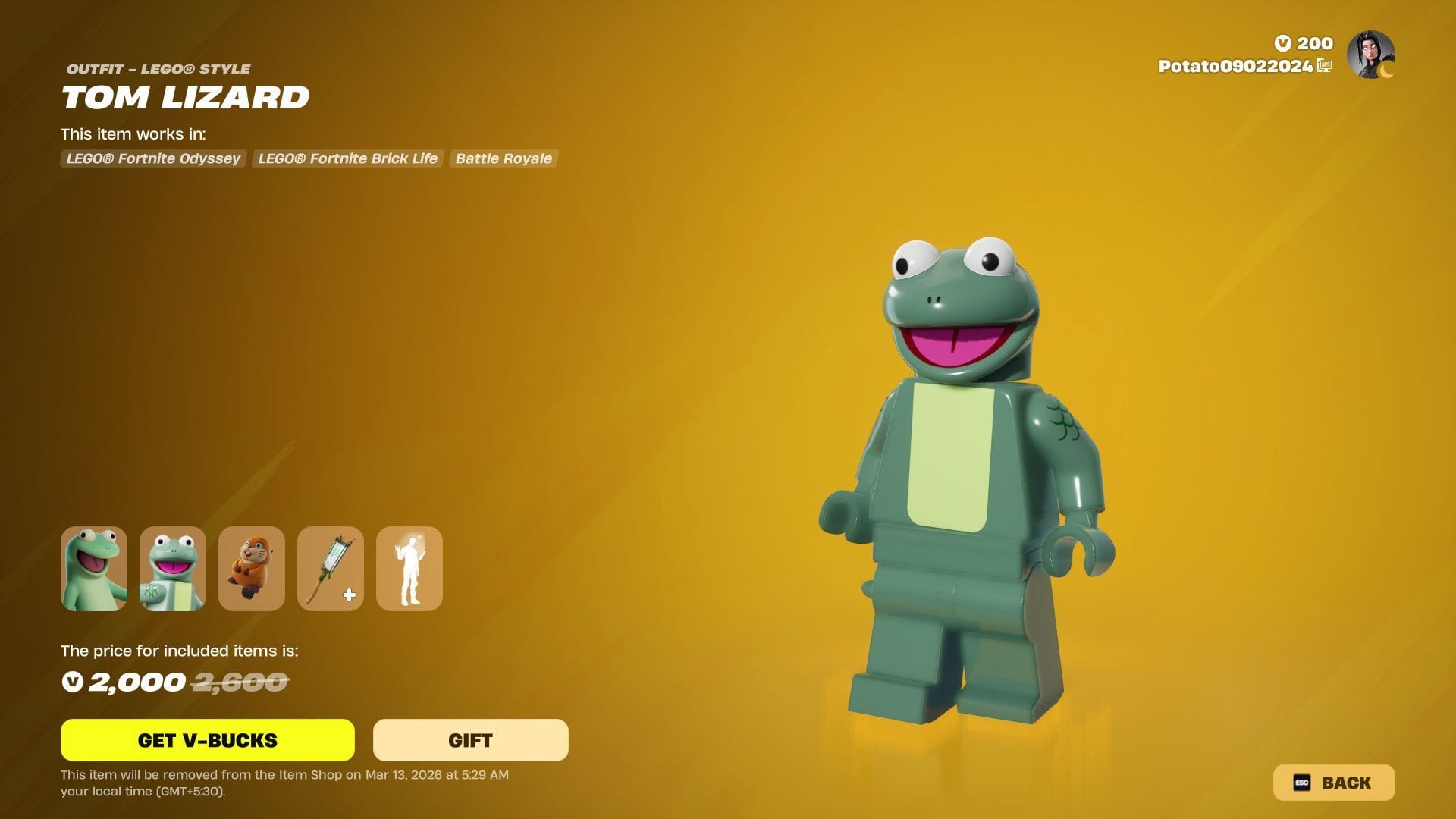Open the player account profile avatar

point(1370,55)
